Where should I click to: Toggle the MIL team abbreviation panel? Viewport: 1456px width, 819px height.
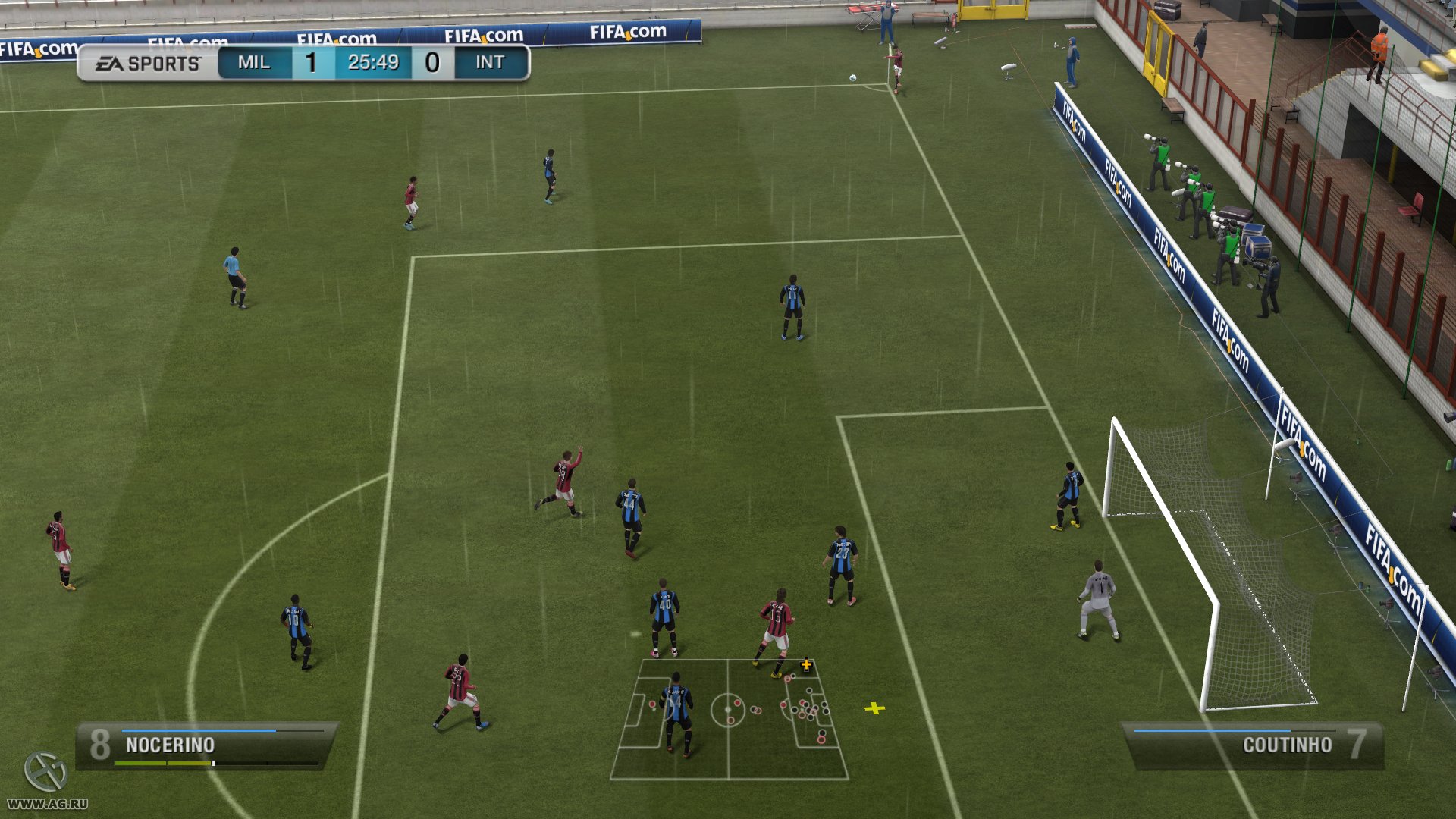tap(254, 63)
